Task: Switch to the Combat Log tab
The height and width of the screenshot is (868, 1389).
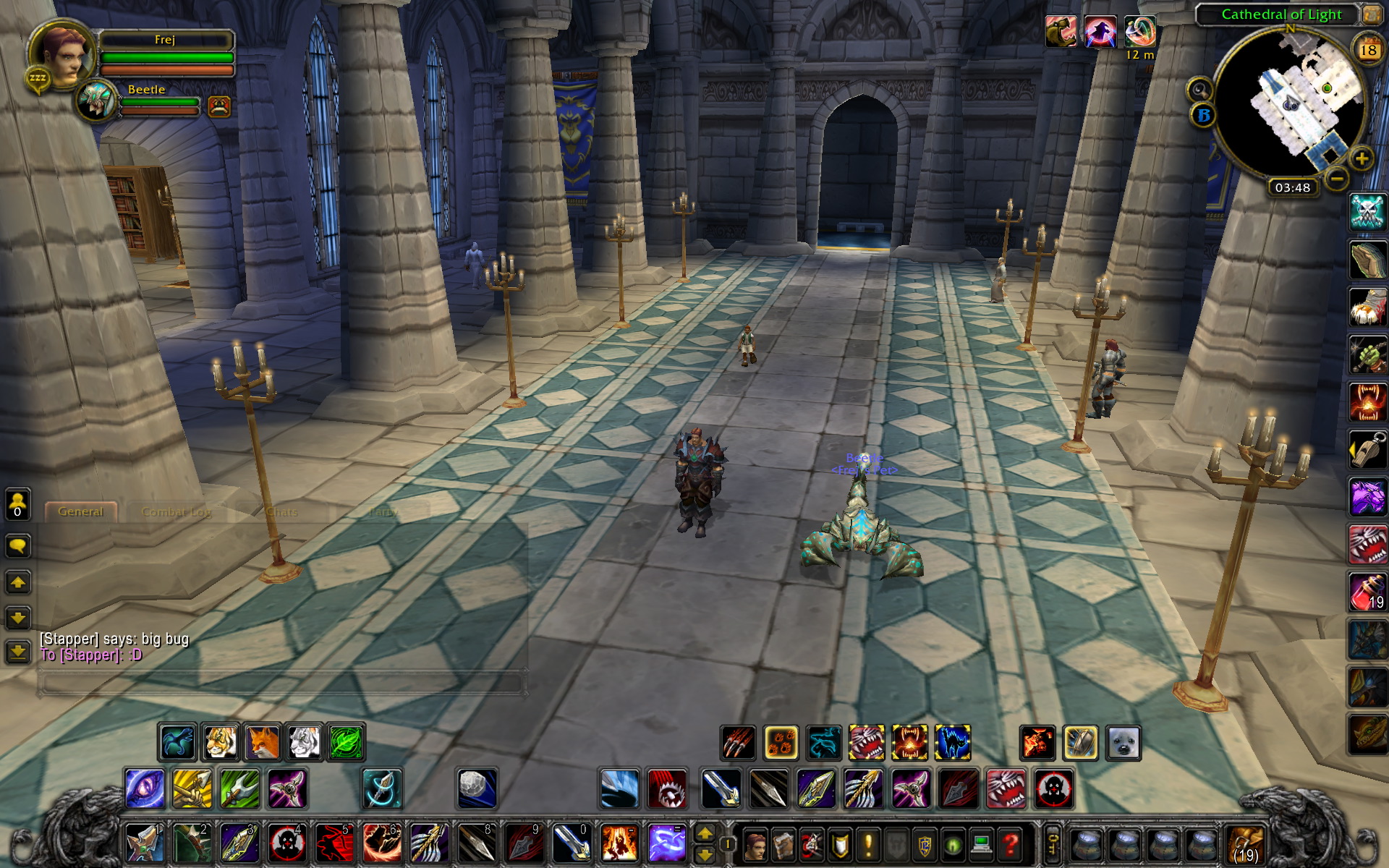Action: tap(176, 511)
